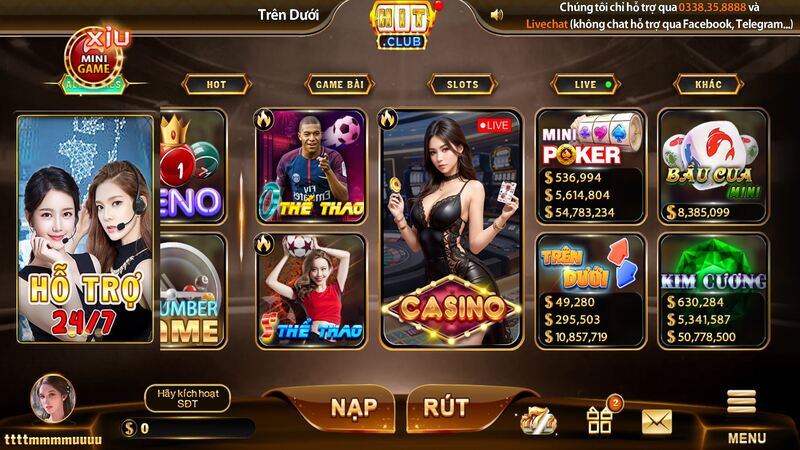Select the SLOTS category tab
This screenshot has width=800, height=450.
pyautogui.click(x=462, y=85)
